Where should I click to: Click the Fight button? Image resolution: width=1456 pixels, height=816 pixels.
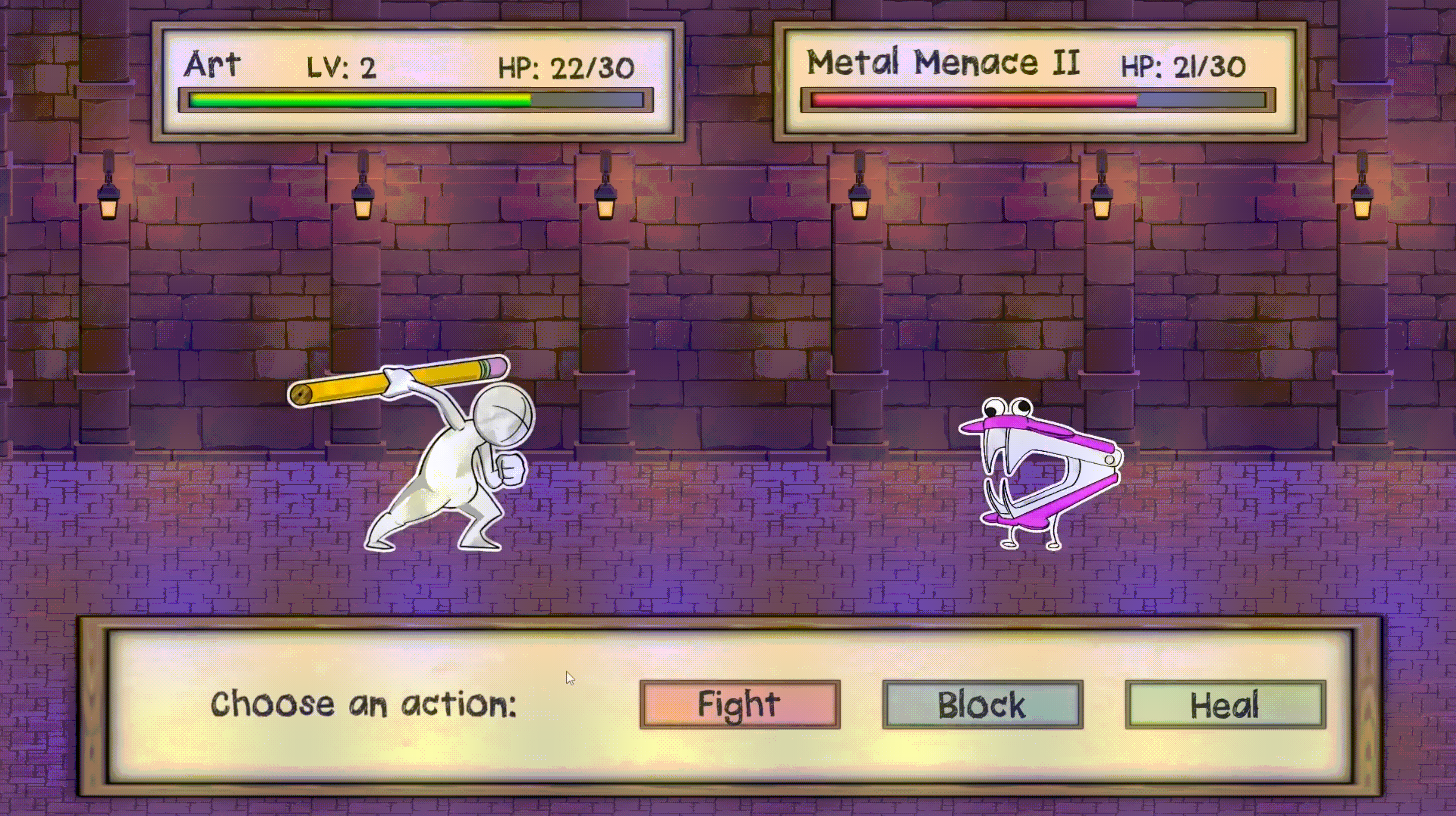coord(740,704)
